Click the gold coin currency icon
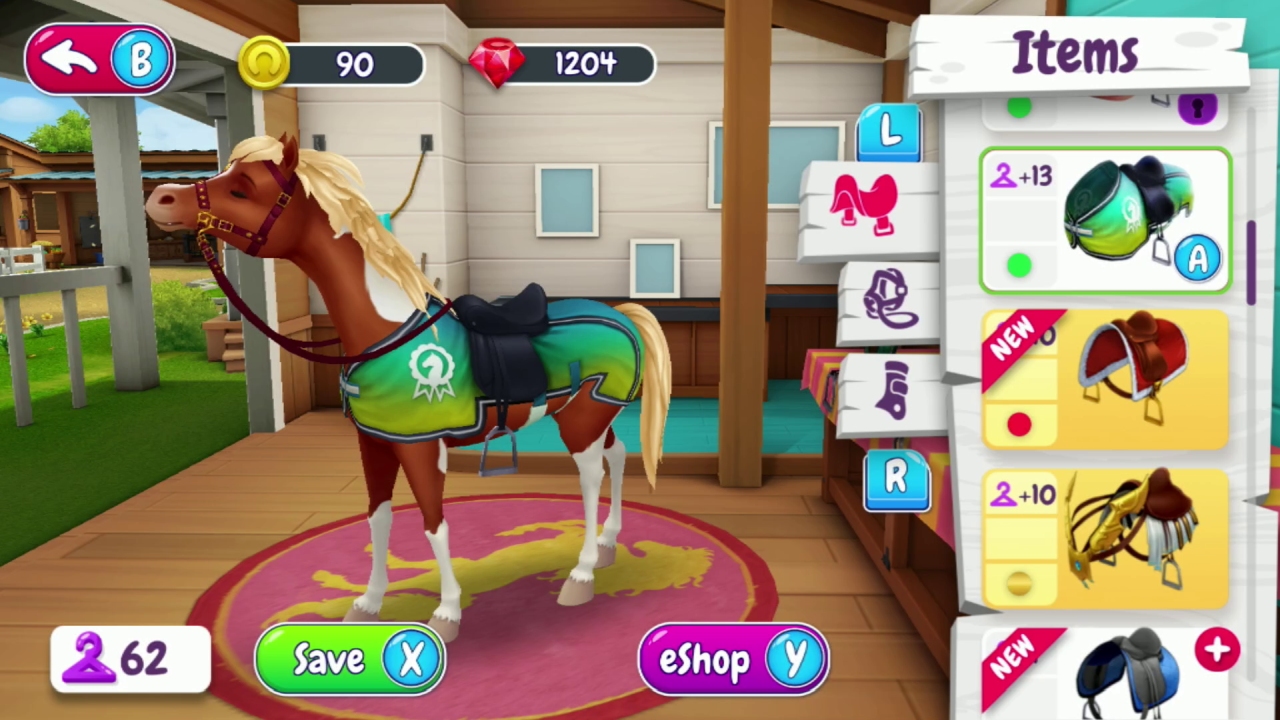This screenshot has height=720, width=1280. click(265, 63)
